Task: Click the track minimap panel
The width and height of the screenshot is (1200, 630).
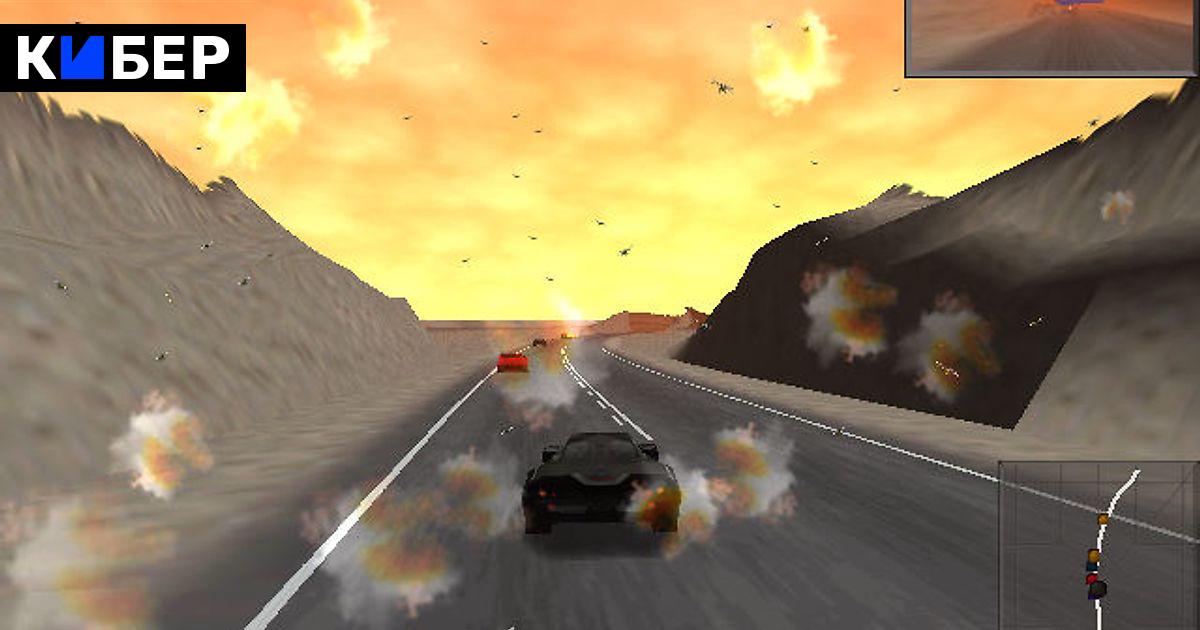Action: coord(1099,545)
